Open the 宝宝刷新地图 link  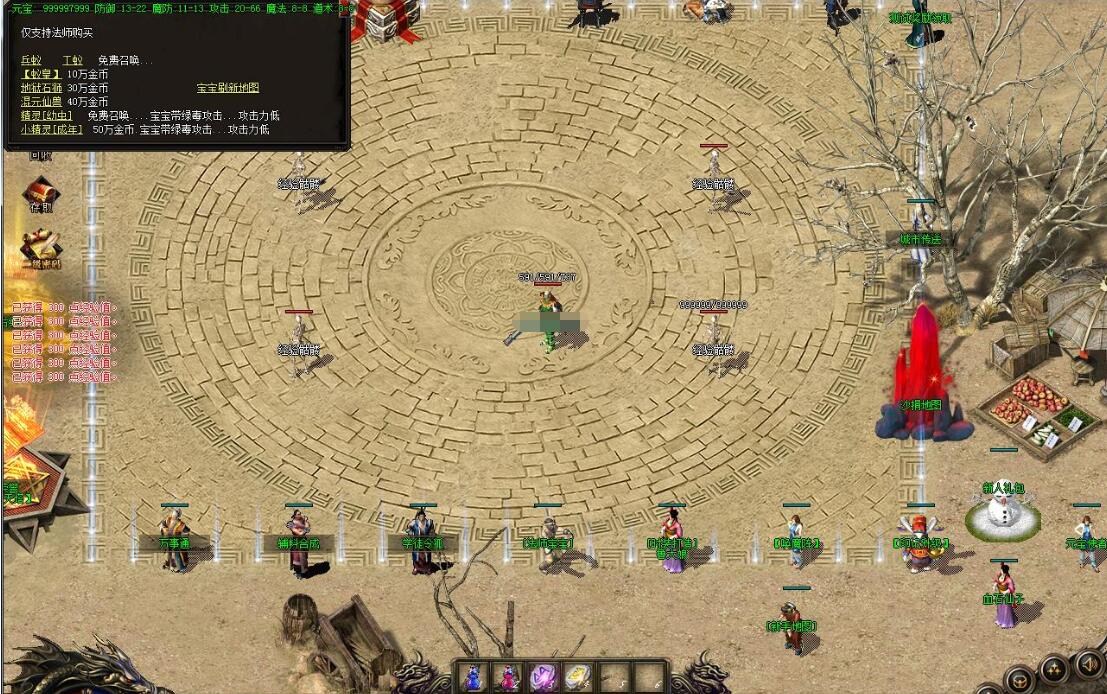point(227,88)
